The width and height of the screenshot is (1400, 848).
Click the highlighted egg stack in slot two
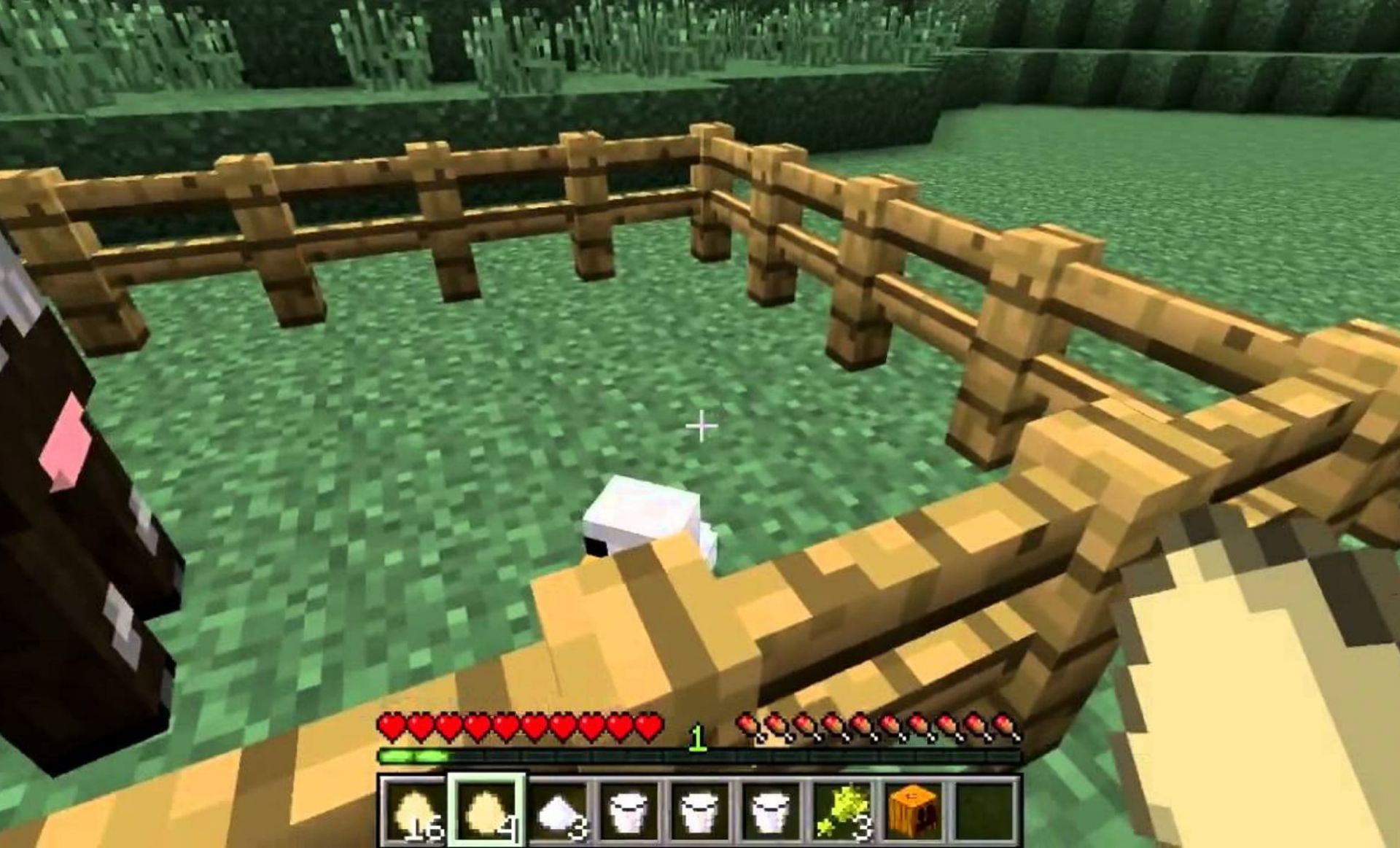tap(487, 812)
